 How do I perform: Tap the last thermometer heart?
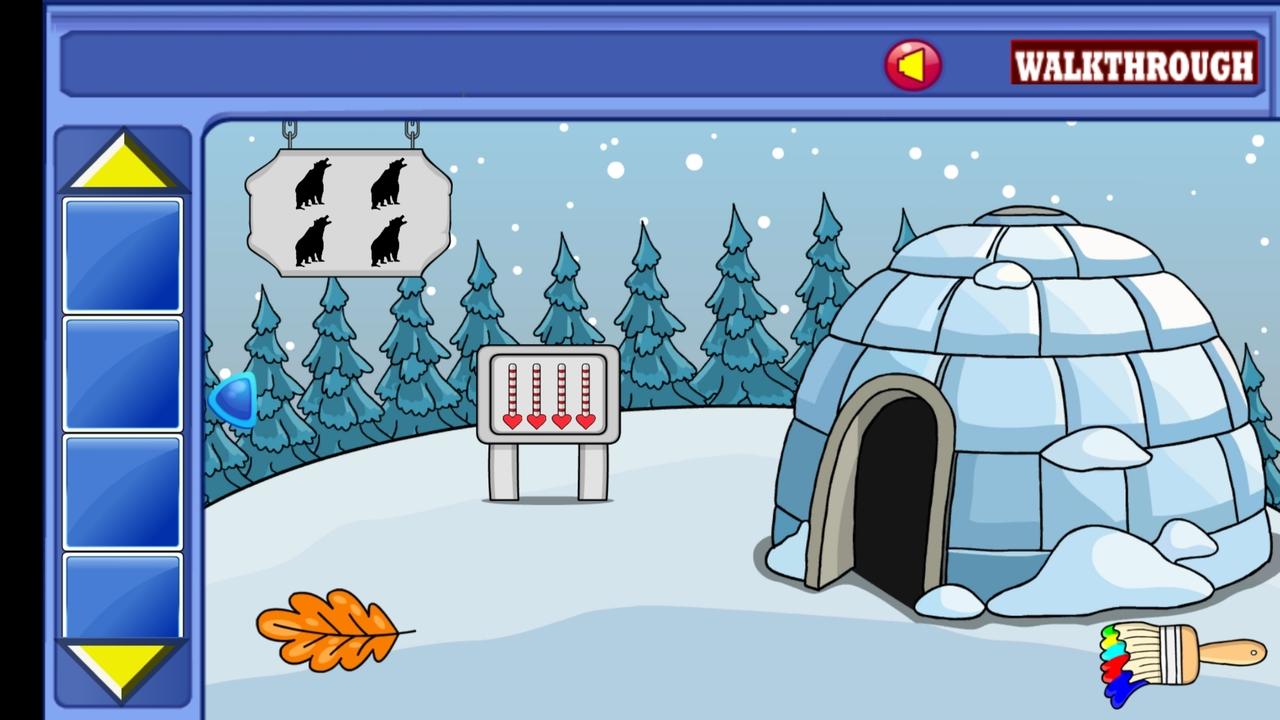coord(585,423)
